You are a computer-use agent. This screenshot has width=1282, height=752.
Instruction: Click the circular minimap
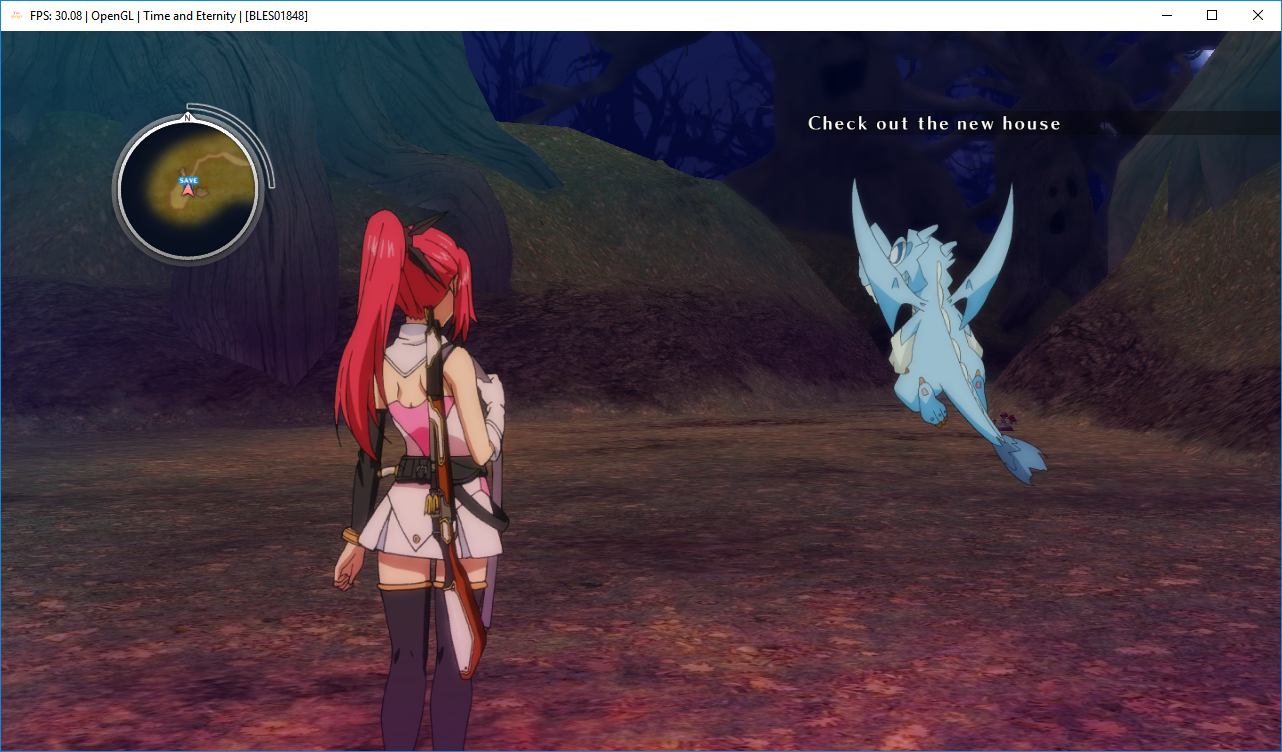pos(188,187)
